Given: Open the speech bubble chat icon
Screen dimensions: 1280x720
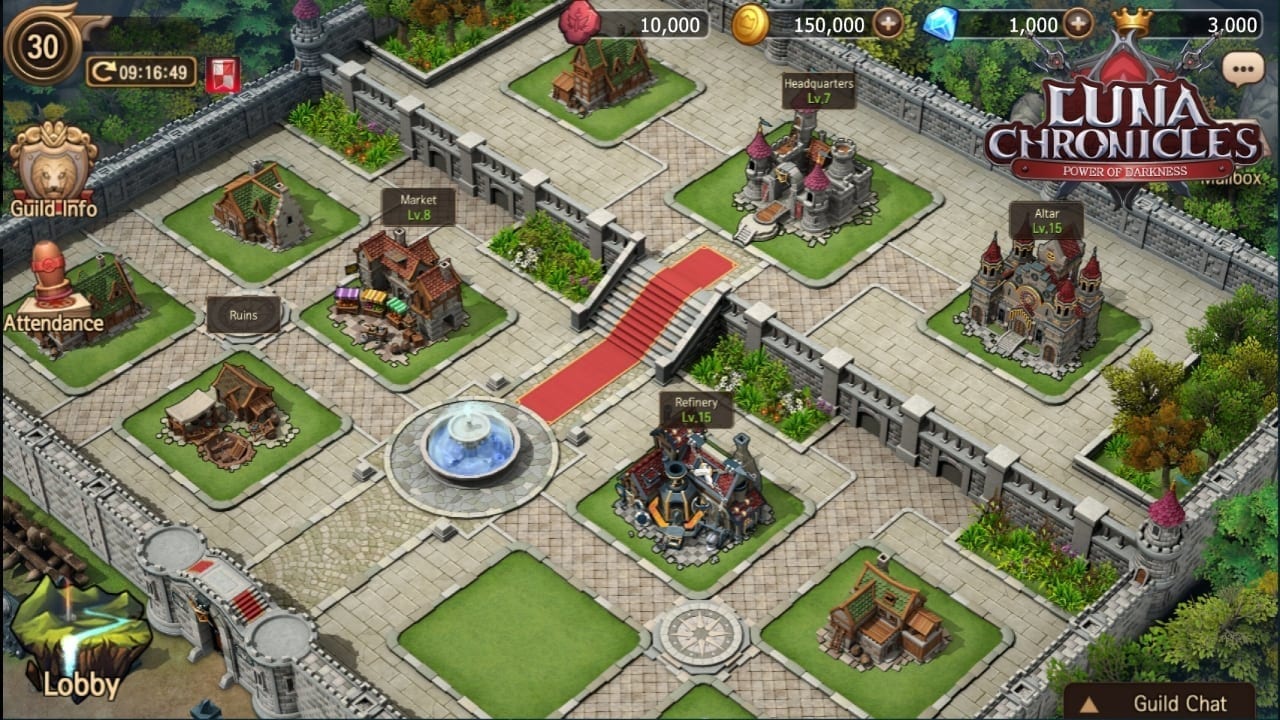Looking at the screenshot, I should pyautogui.click(x=1243, y=69).
